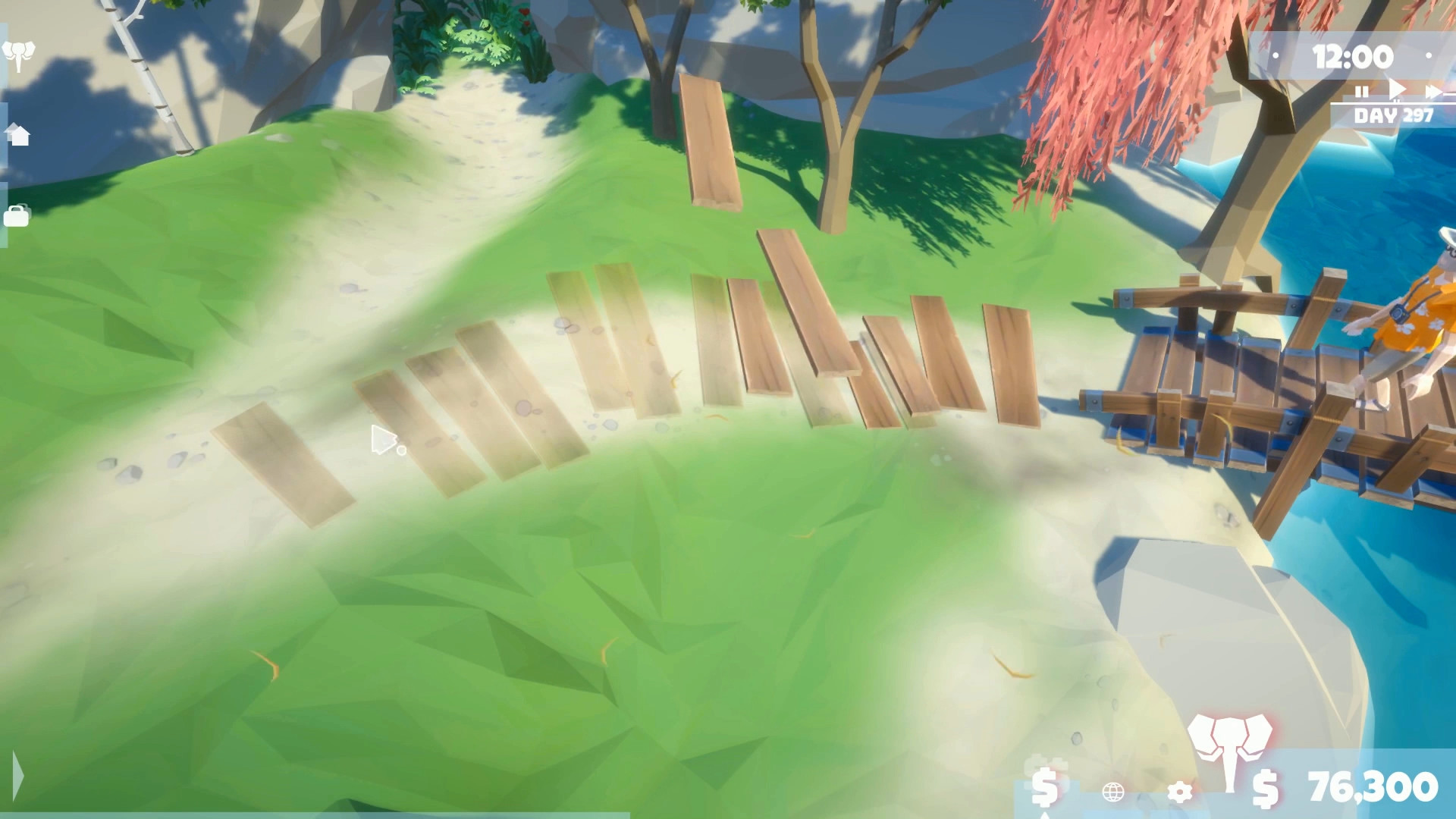The height and width of the screenshot is (819, 1456).
Task: Open the elephant menu in the top-left sidebar
Action: 20,53
